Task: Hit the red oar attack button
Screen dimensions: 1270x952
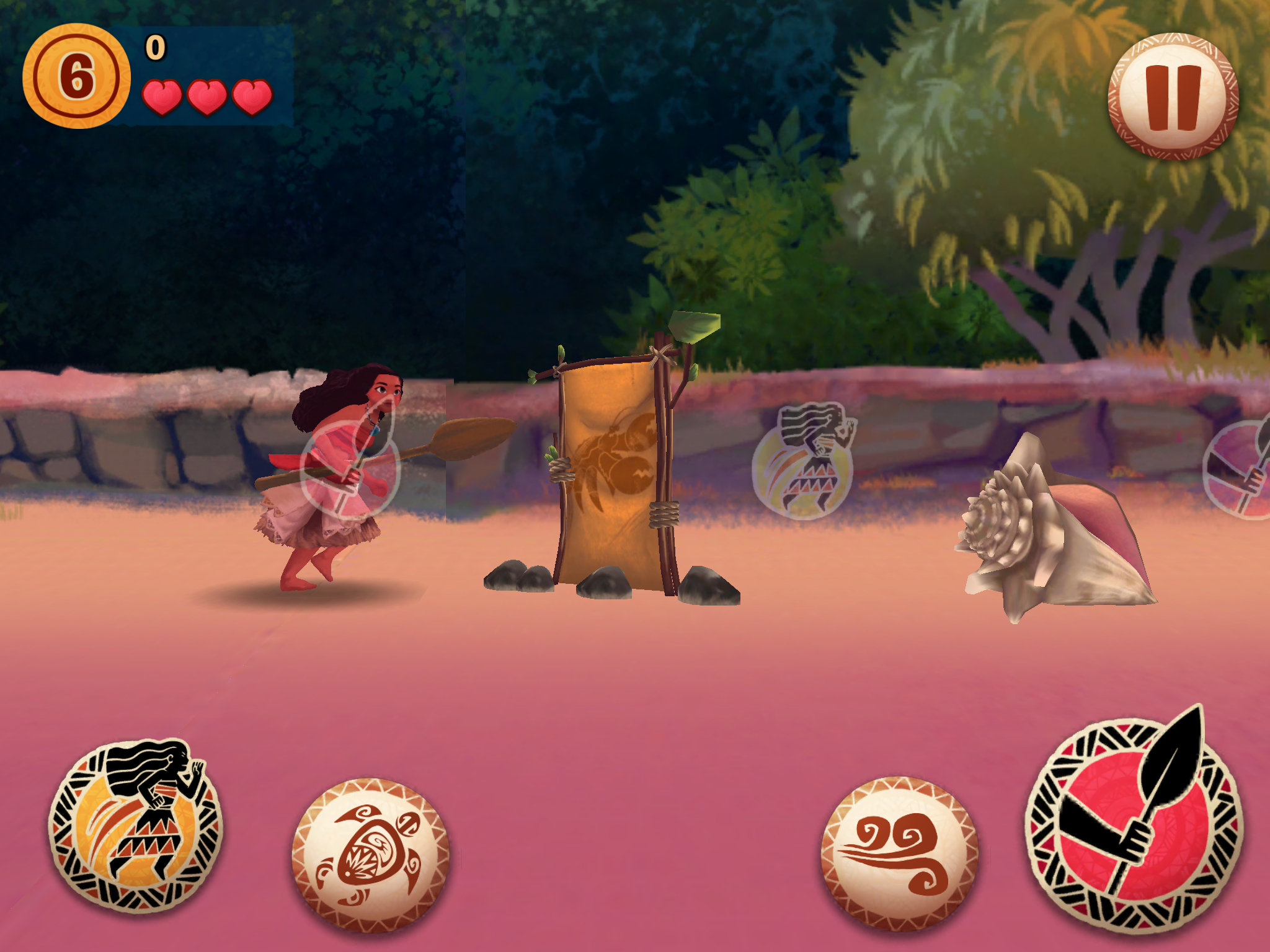Action: click(x=1134, y=824)
